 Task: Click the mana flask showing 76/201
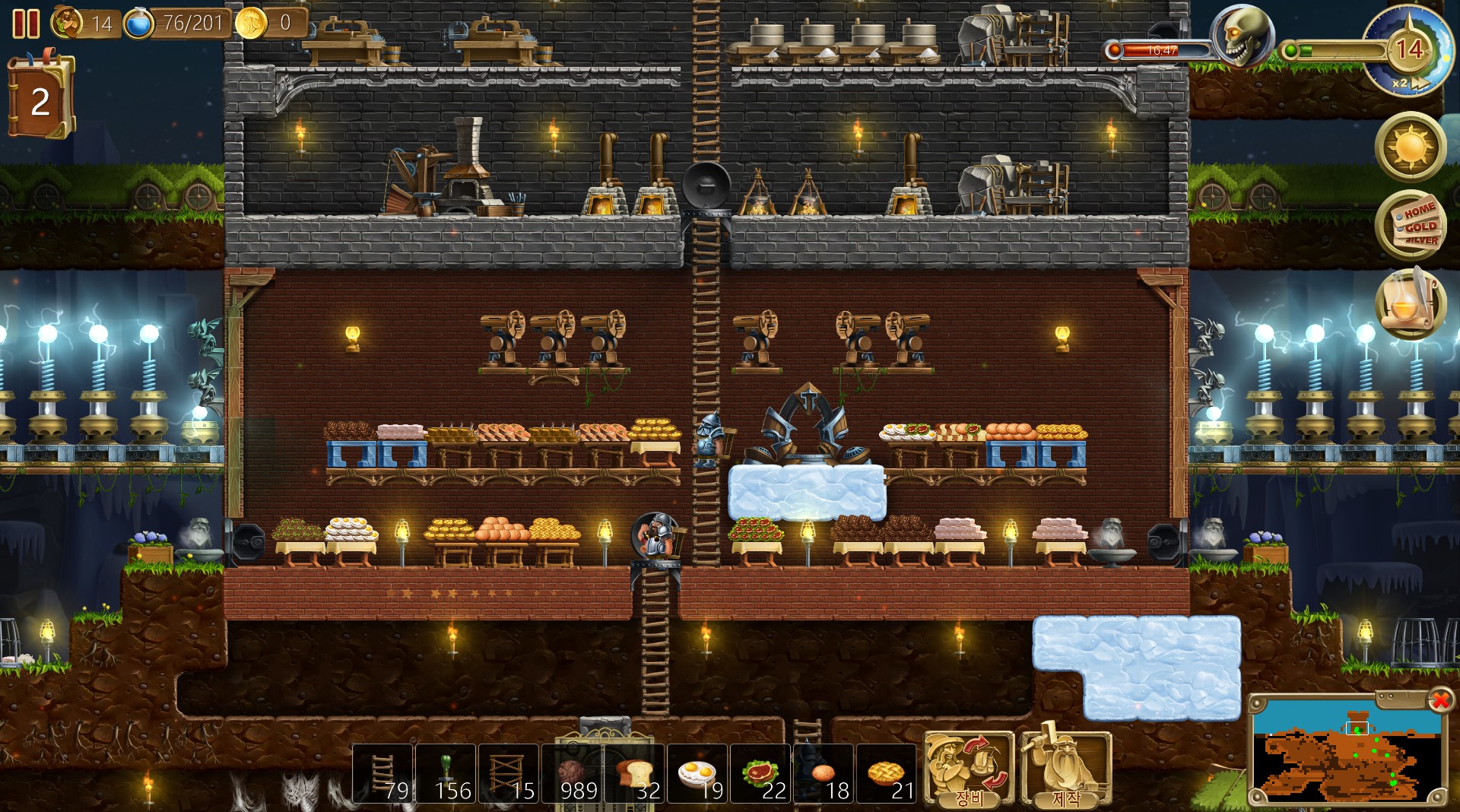click(138, 23)
